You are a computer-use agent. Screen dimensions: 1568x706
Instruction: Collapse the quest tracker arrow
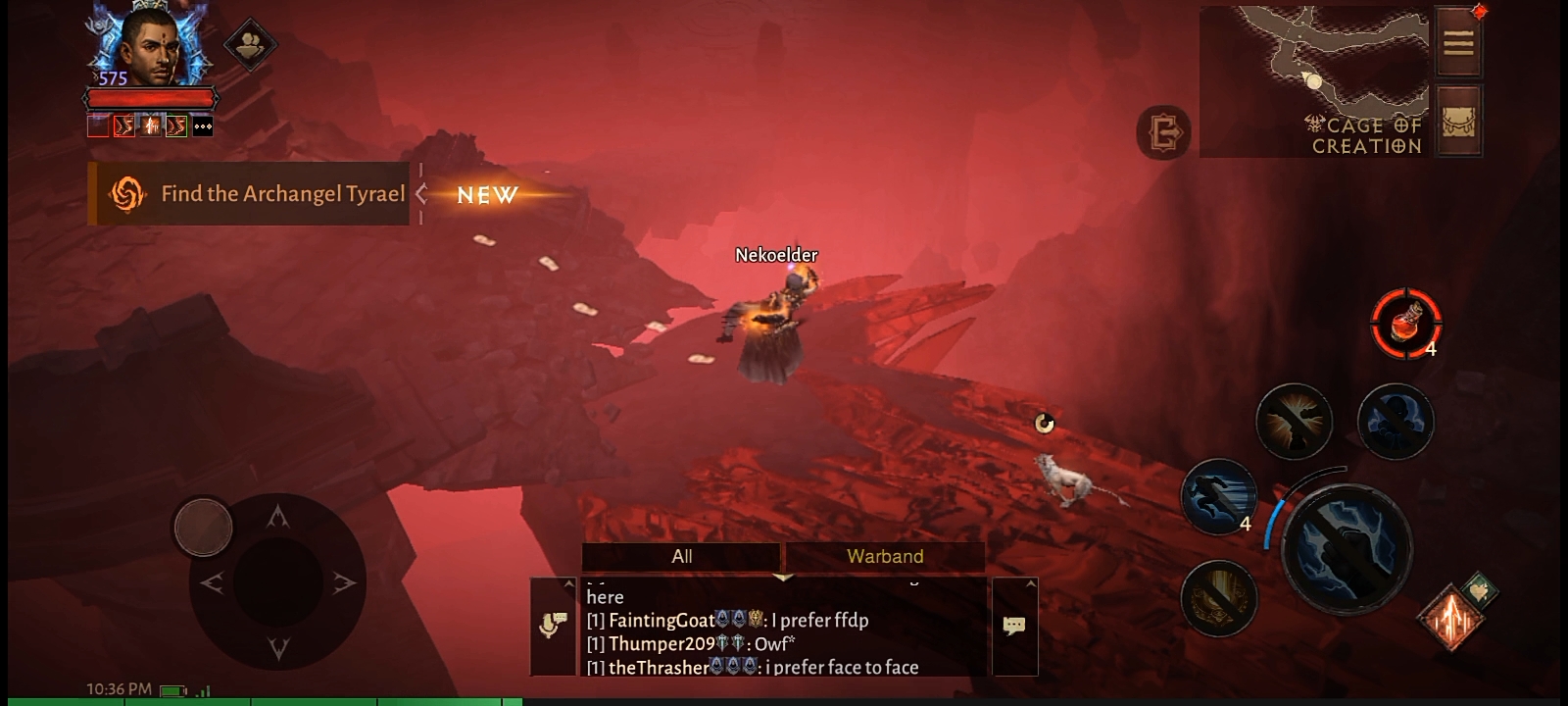click(x=421, y=194)
